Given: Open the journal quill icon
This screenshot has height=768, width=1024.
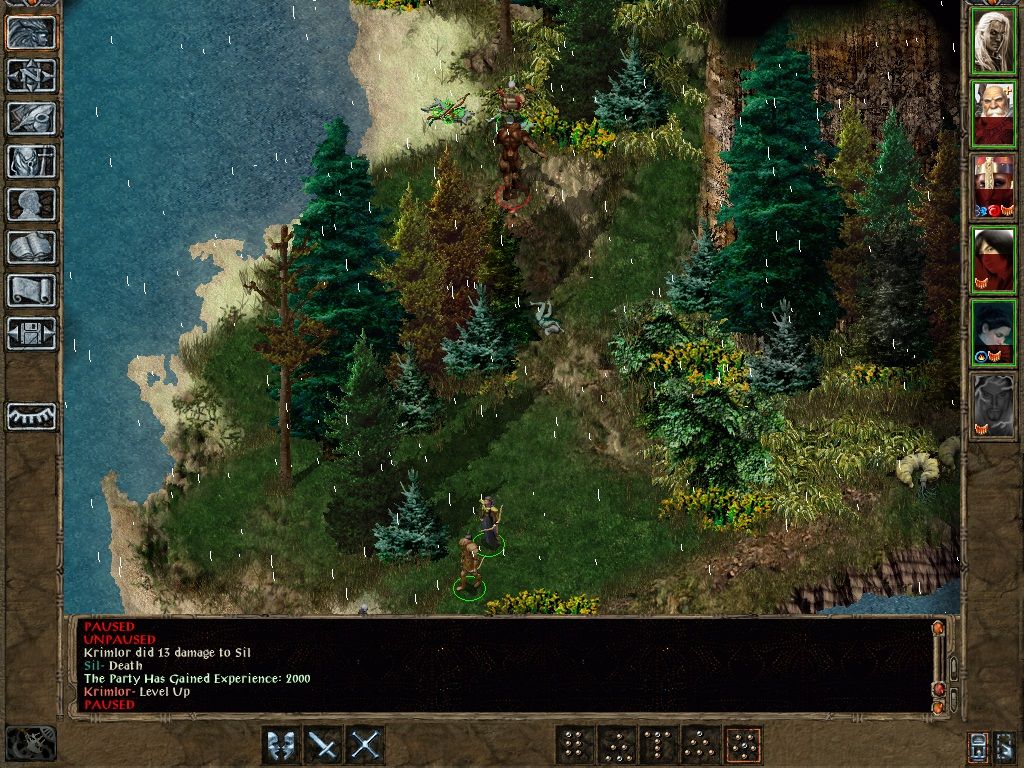Looking at the screenshot, I should tap(32, 118).
